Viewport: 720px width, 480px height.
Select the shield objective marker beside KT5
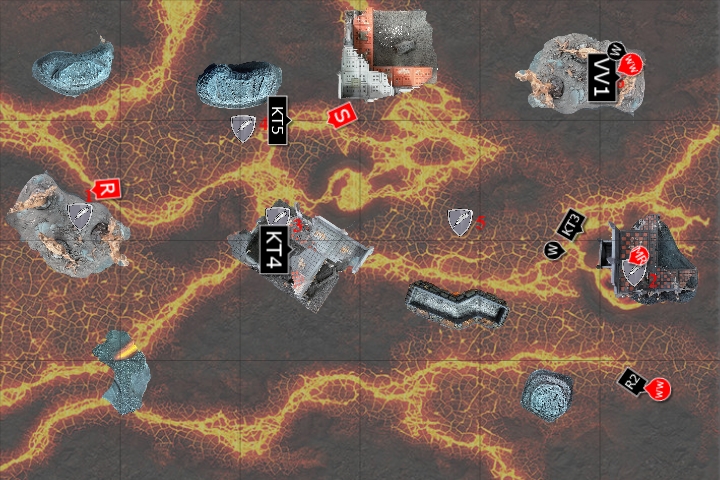click(x=243, y=128)
